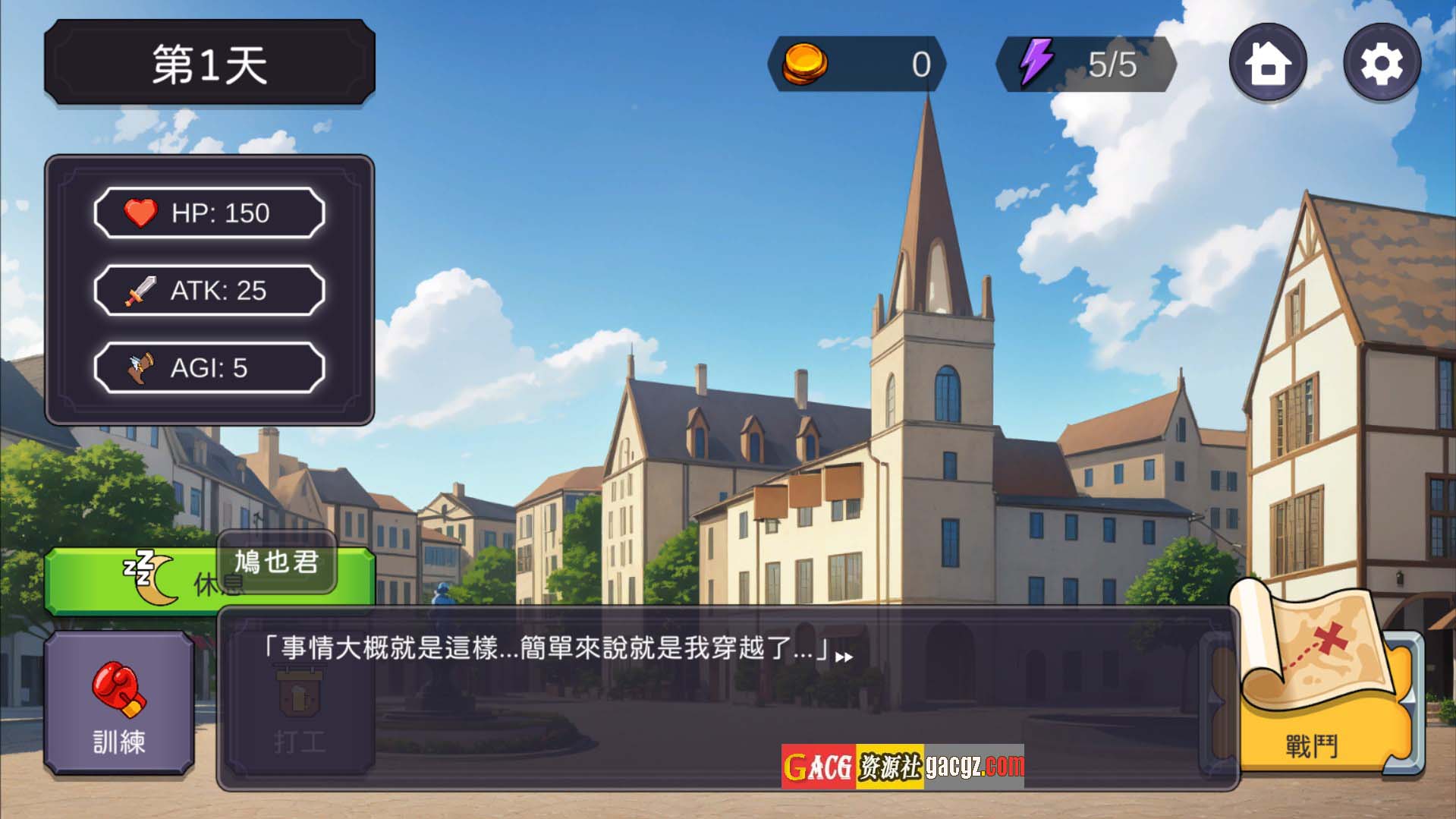Screen dimensions: 1456x819
Task: Open the home menu button
Action: [1267, 63]
